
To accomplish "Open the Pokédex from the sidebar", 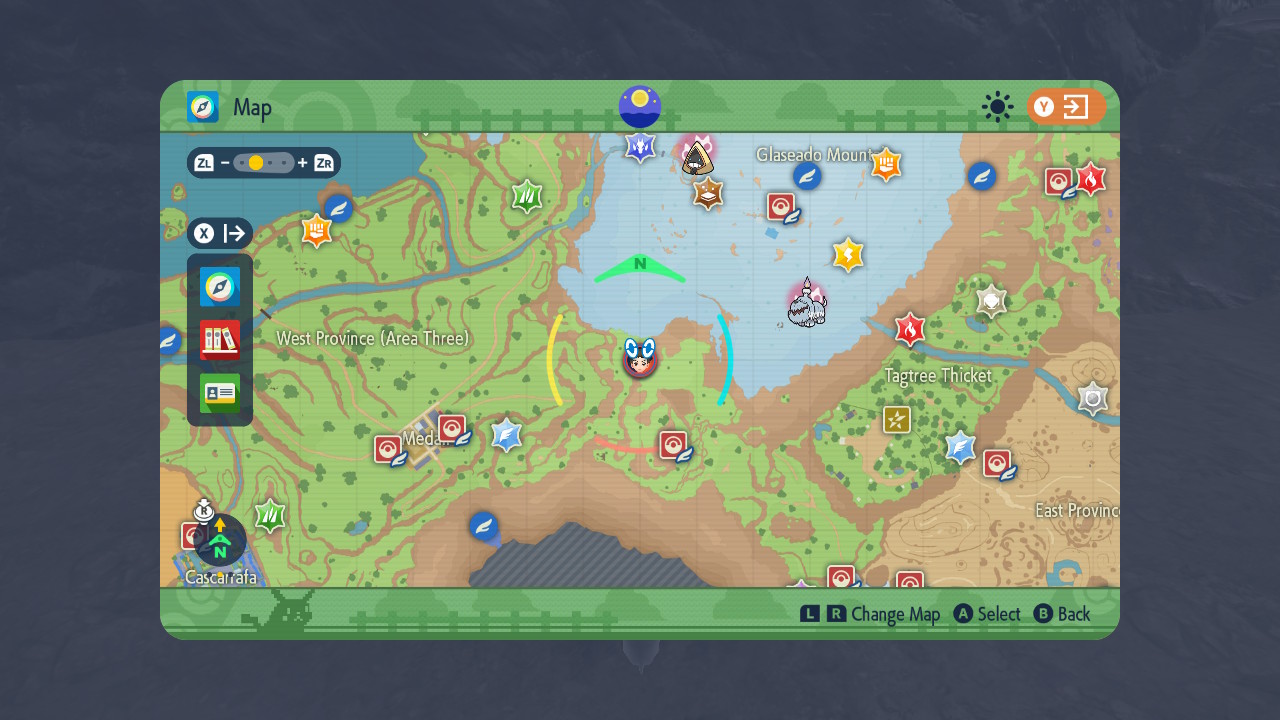I will 219,340.
